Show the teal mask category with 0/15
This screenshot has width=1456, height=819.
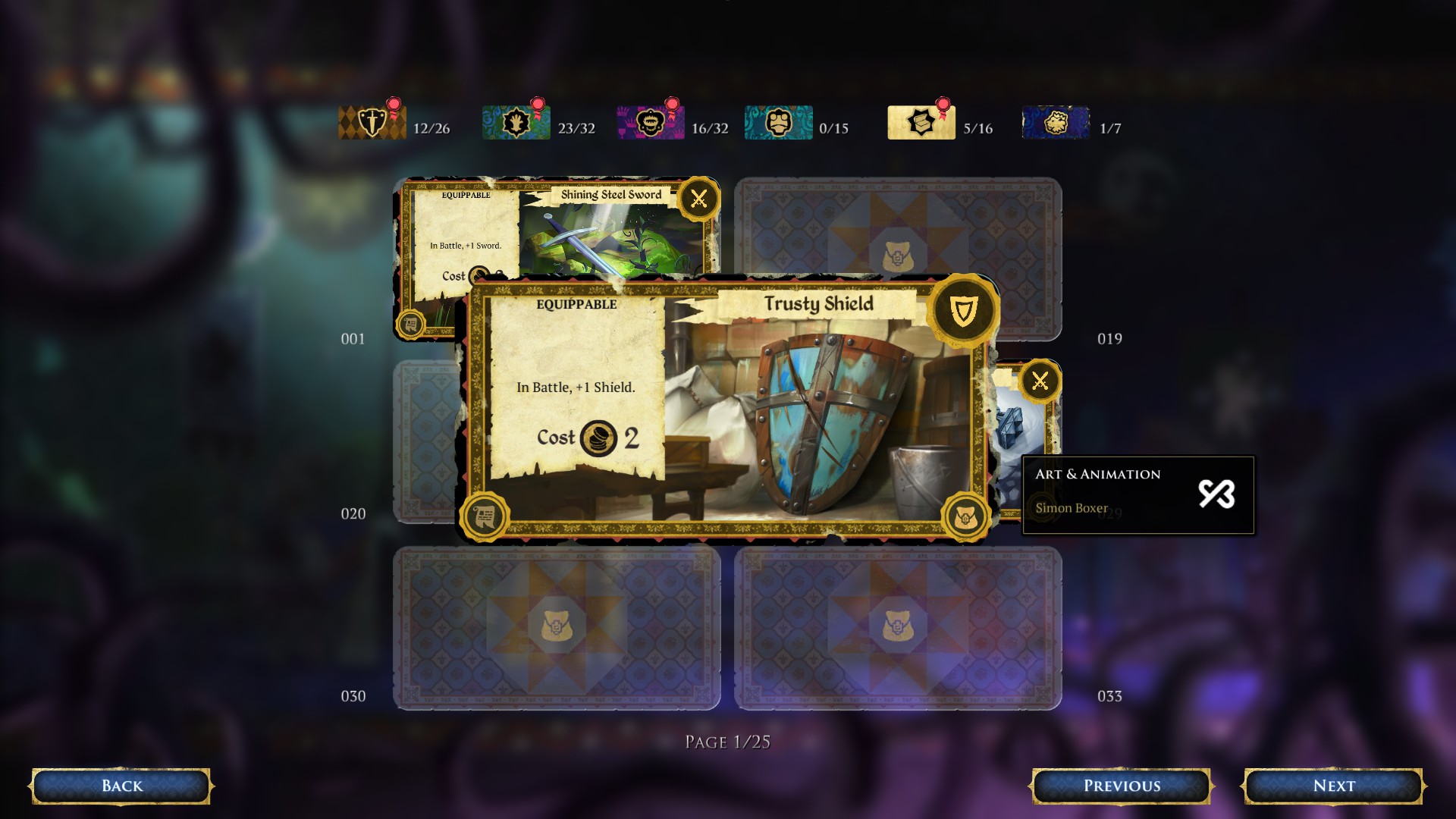click(778, 123)
